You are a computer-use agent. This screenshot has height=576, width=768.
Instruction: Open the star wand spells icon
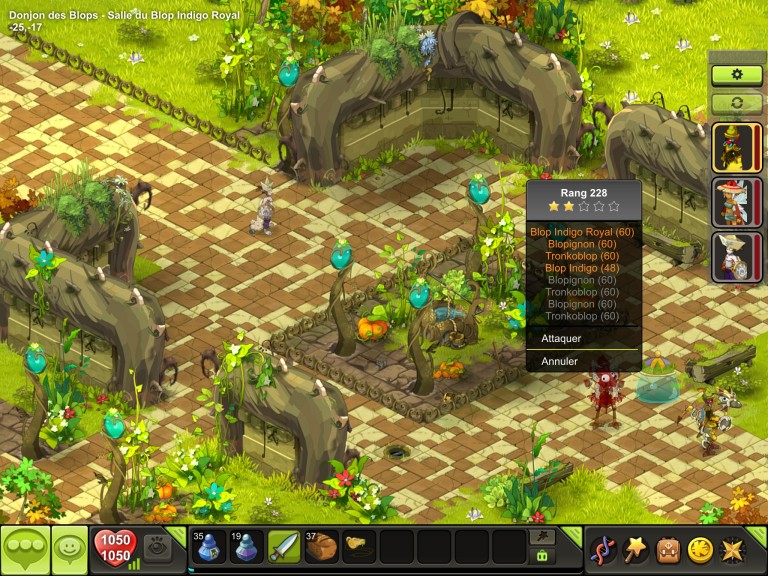pyautogui.click(x=634, y=549)
